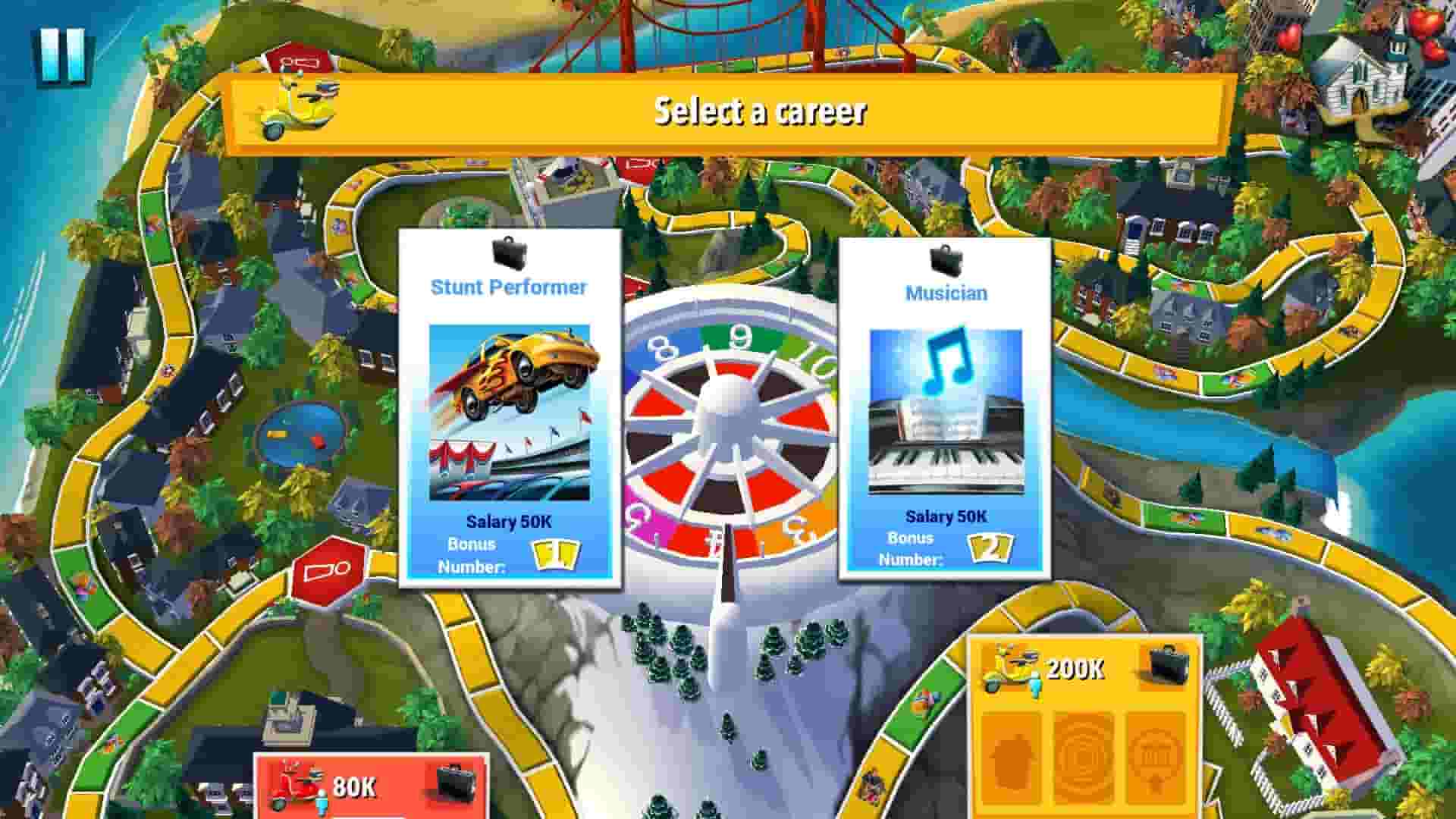1456x819 pixels.
Task: Click the Select a career banner
Action: tap(758, 112)
